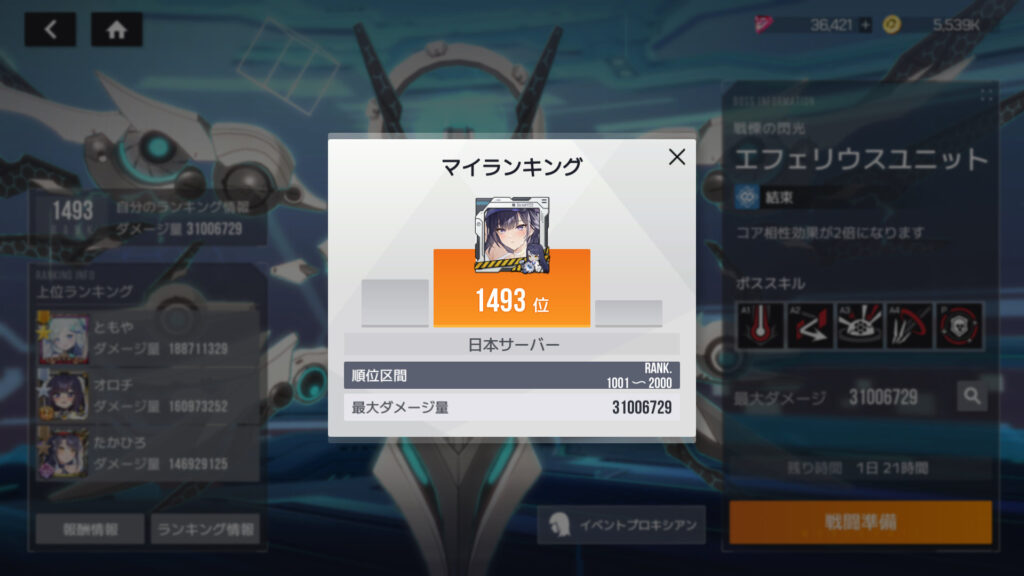
Task: Select オロチ's ranking row
Action: (x=148, y=395)
